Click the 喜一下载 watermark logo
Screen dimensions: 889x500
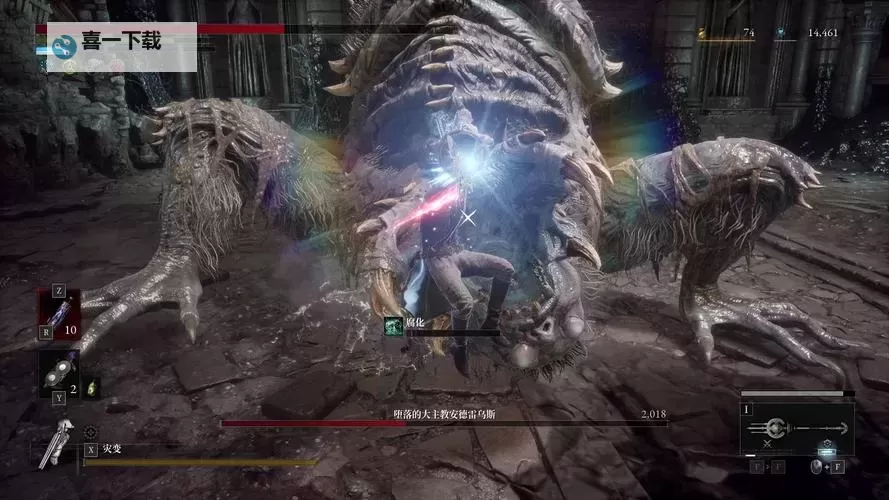[x=65, y=45]
